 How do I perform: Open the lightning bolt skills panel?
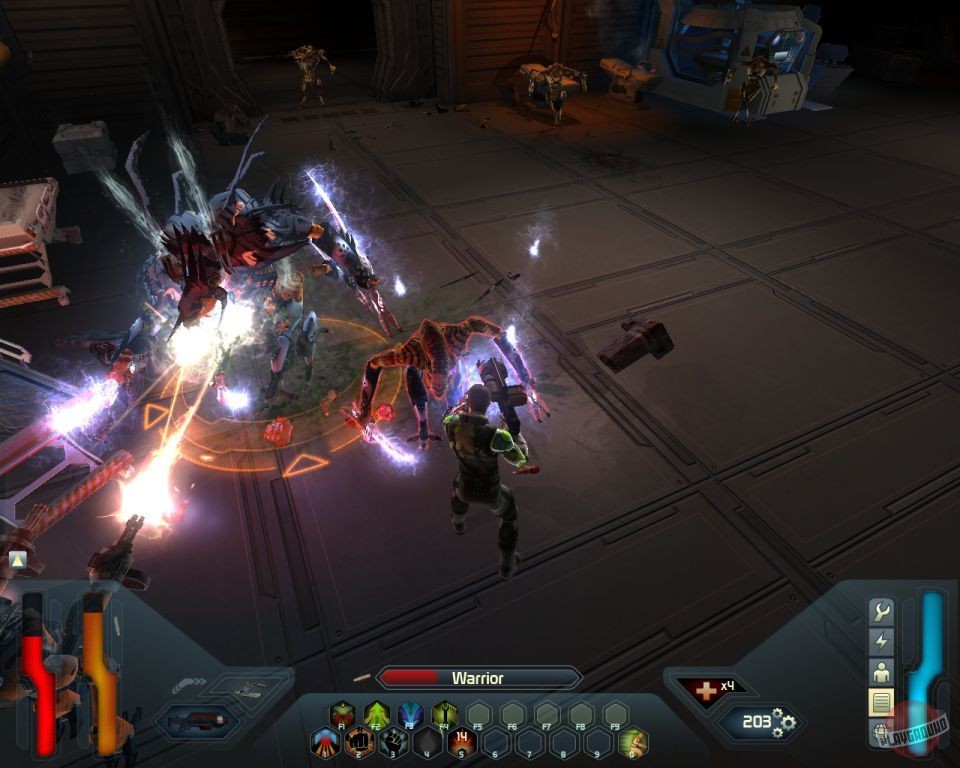click(x=881, y=641)
